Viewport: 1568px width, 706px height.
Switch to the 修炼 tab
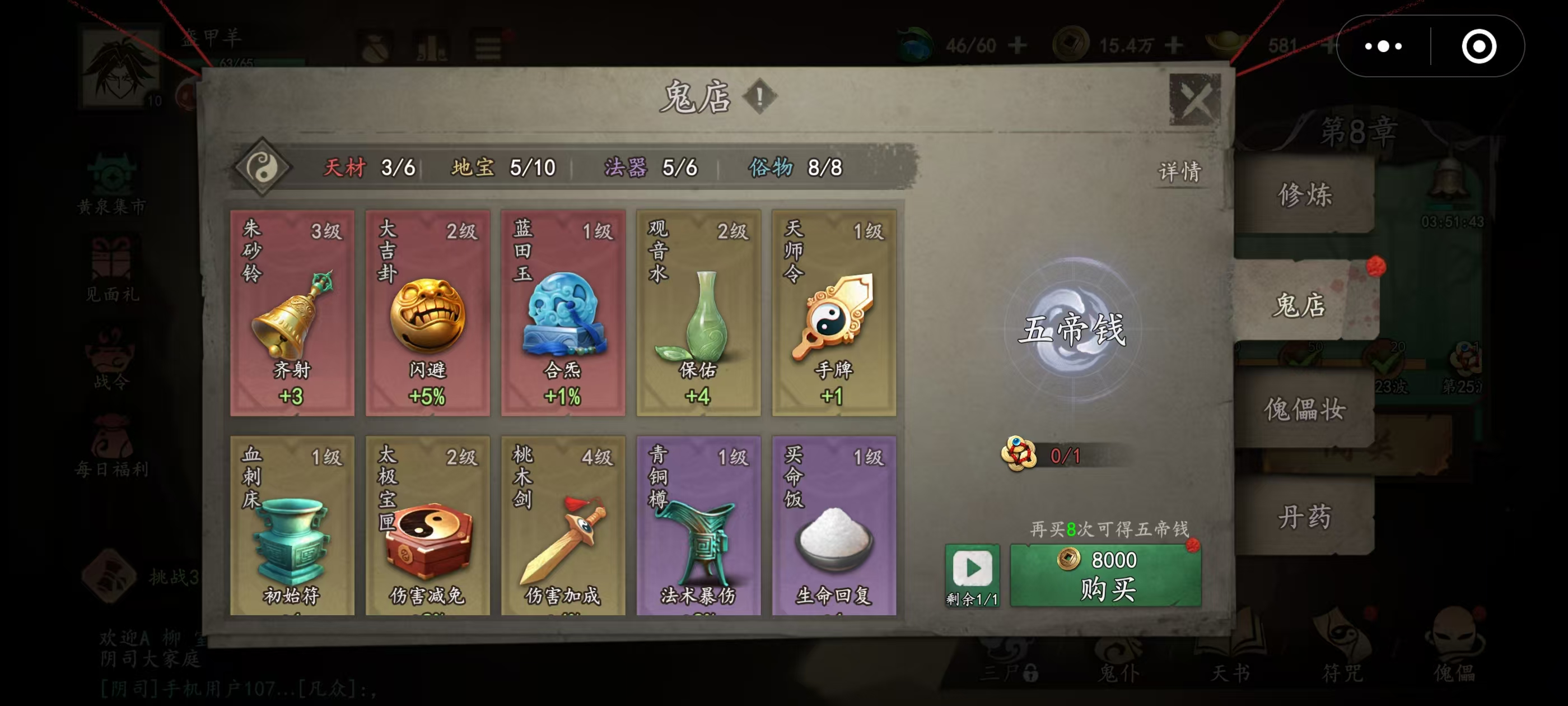[x=1304, y=195]
